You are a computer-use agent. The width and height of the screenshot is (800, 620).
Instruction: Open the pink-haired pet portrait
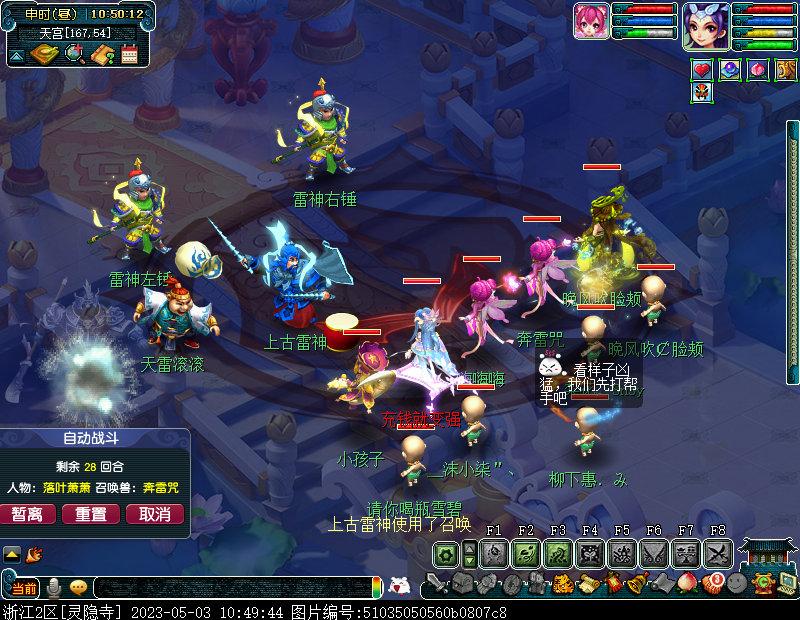(591, 21)
